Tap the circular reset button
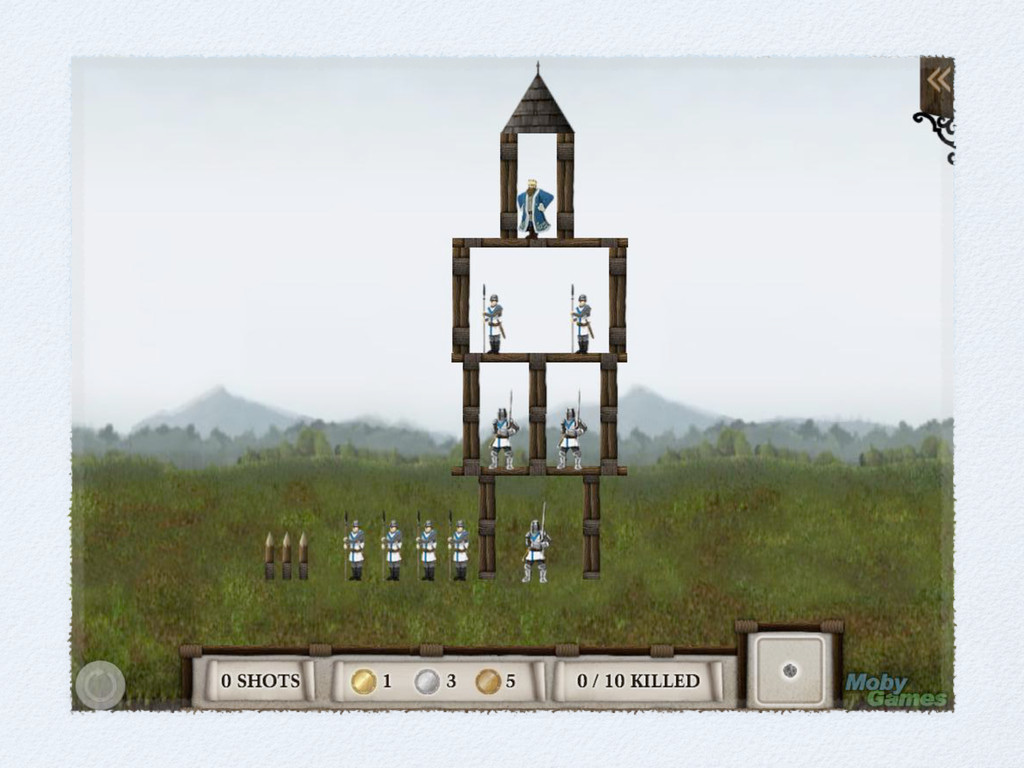1024x768 pixels. [100, 686]
